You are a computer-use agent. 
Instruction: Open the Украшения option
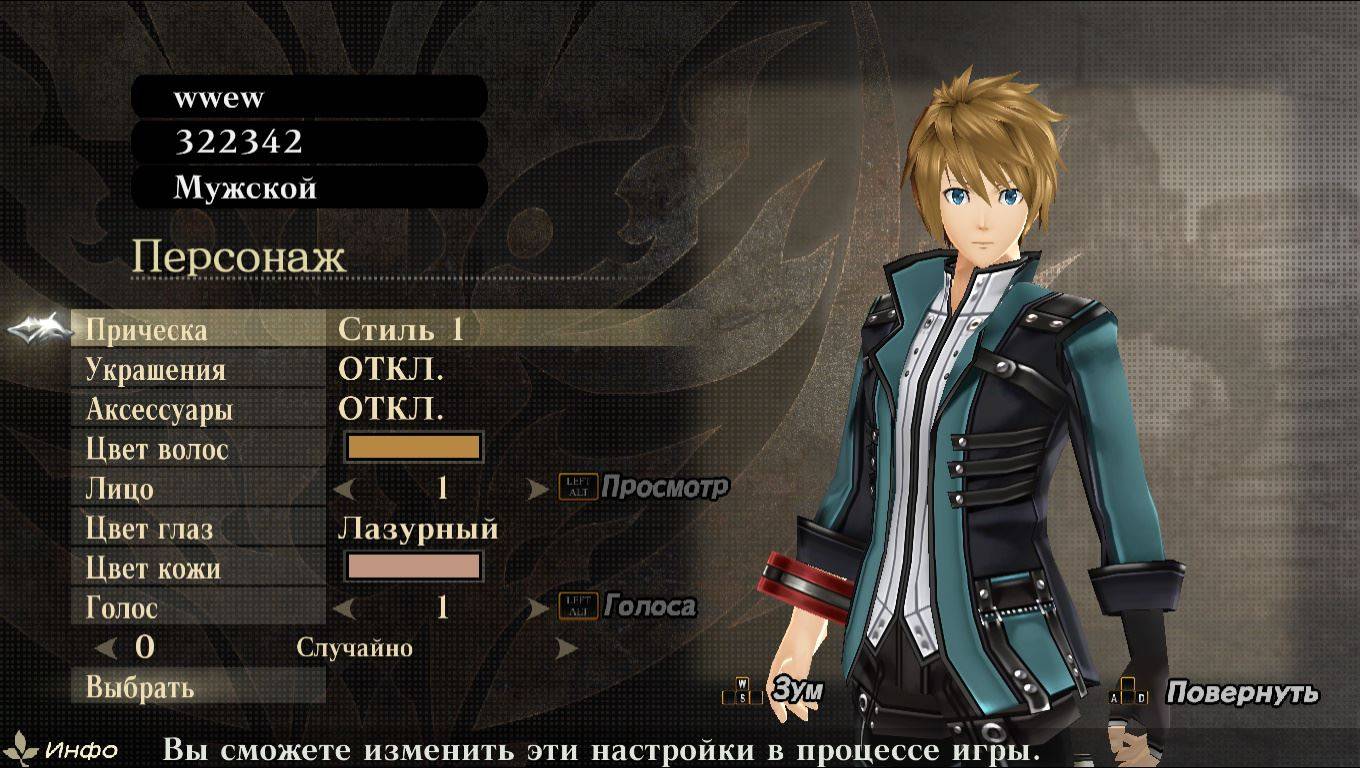click(x=155, y=369)
